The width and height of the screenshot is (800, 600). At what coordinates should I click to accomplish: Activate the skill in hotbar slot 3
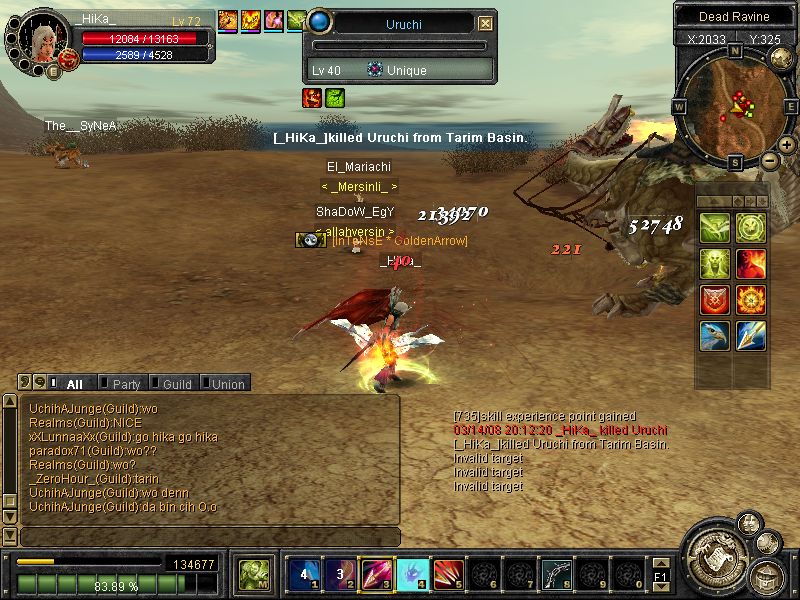click(376, 574)
